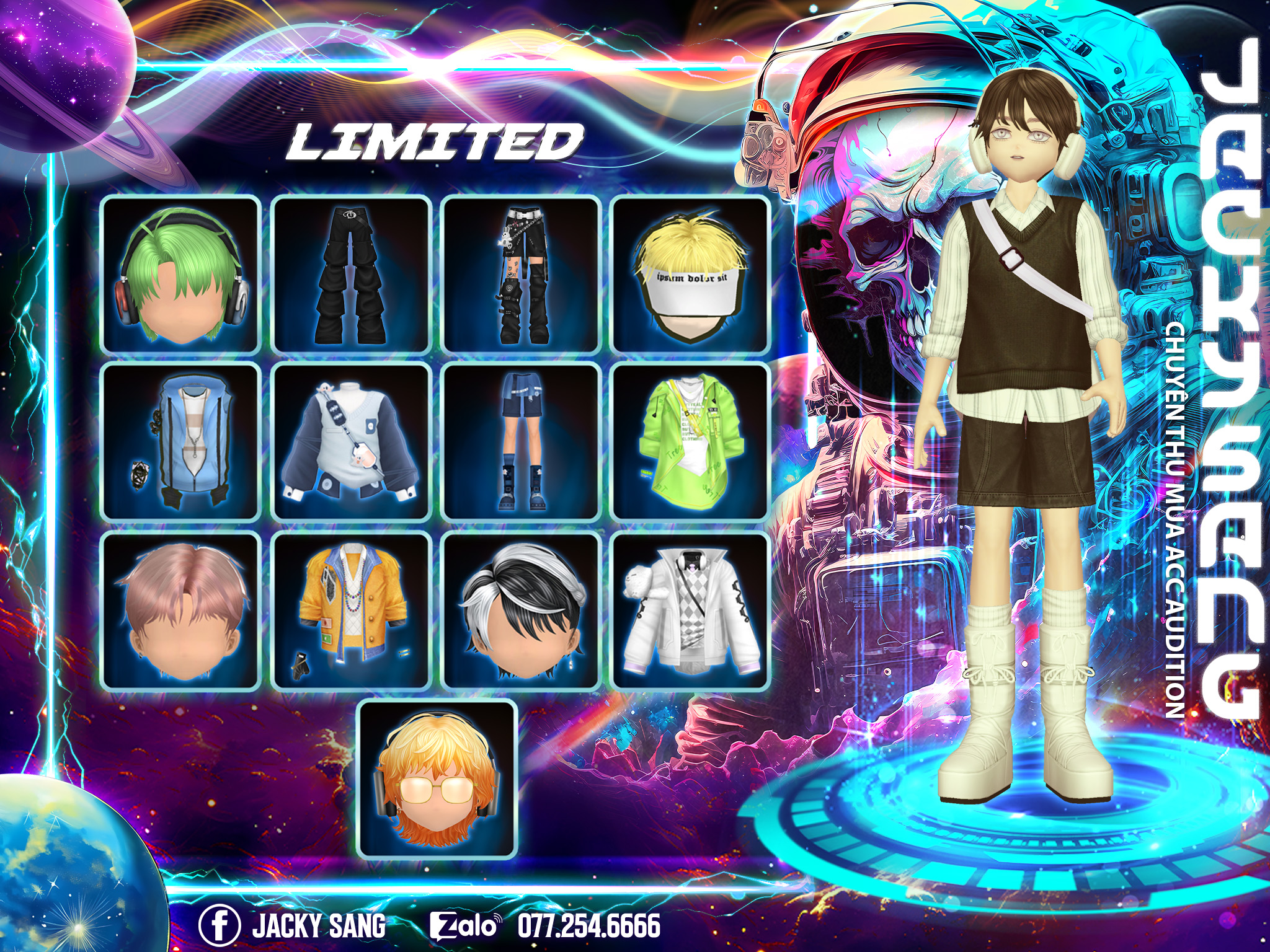Select the light blue sweater with navy sleeves
The height and width of the screenshot is (952, 1270).
351,442
